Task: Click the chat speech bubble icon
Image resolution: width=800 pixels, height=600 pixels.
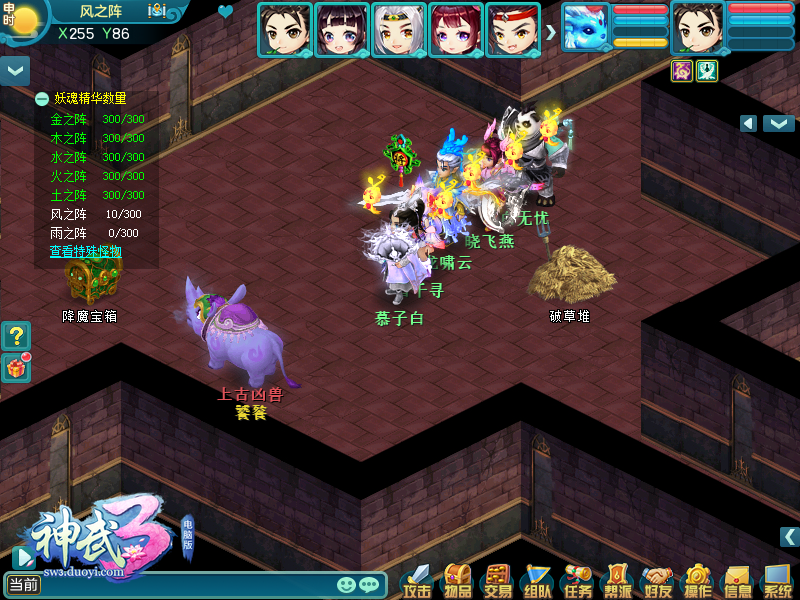Action: tap(369, 585)
